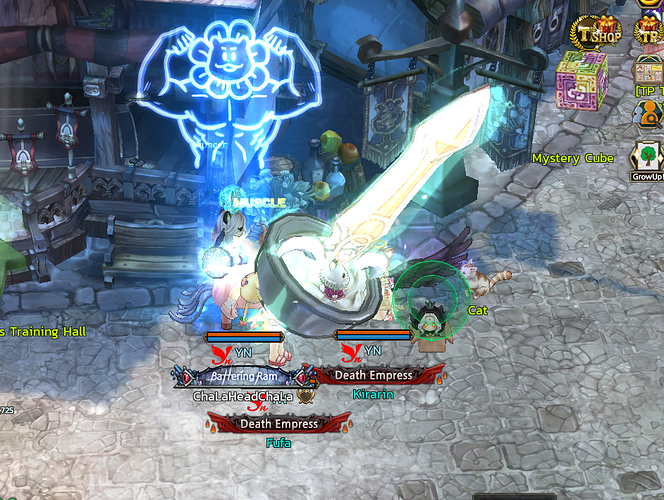Open the player search icon
This screenshot has height=500, width=664.
pos(648,114)
